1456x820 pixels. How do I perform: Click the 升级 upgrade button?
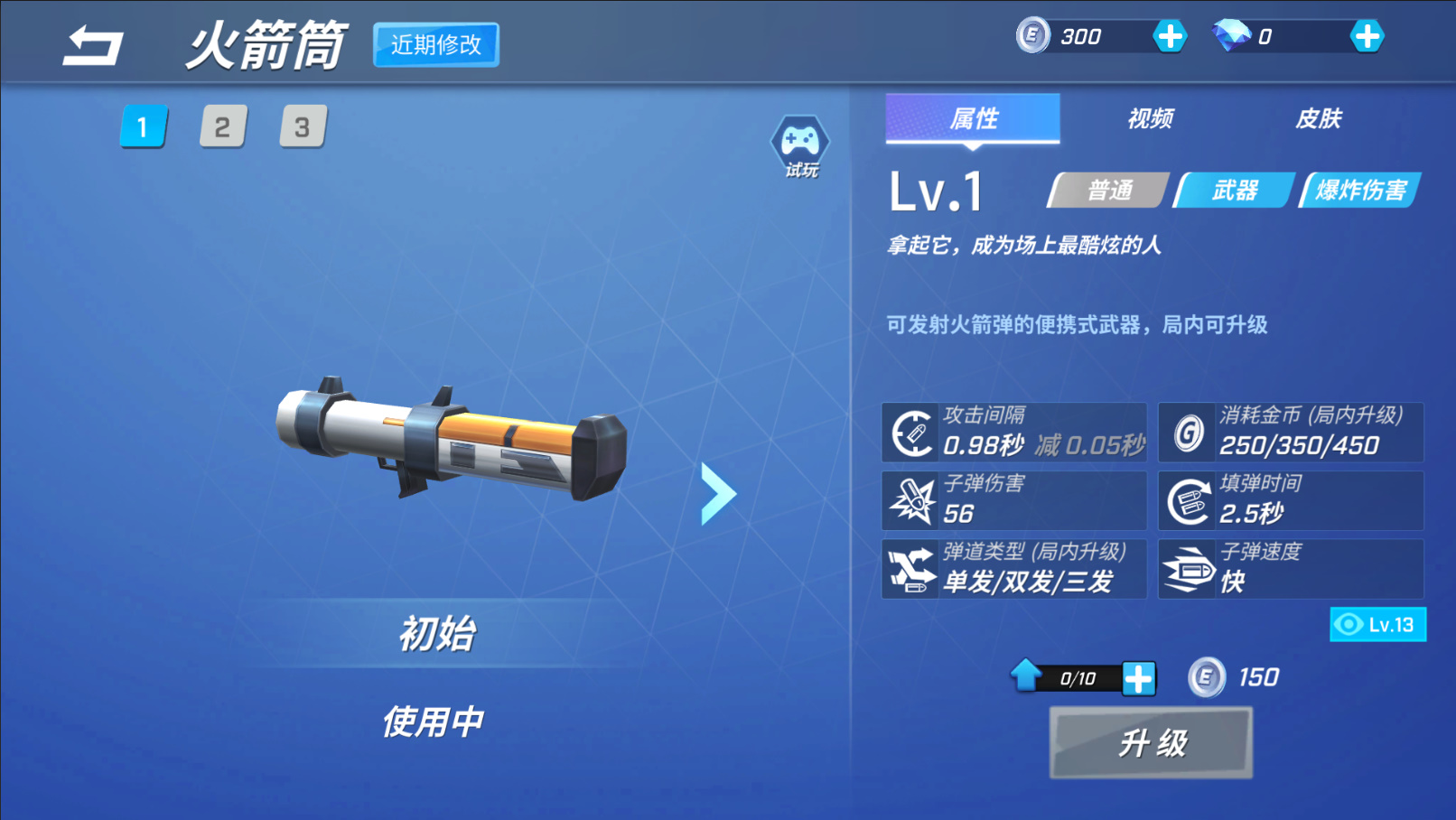[x=1151, y=743]
